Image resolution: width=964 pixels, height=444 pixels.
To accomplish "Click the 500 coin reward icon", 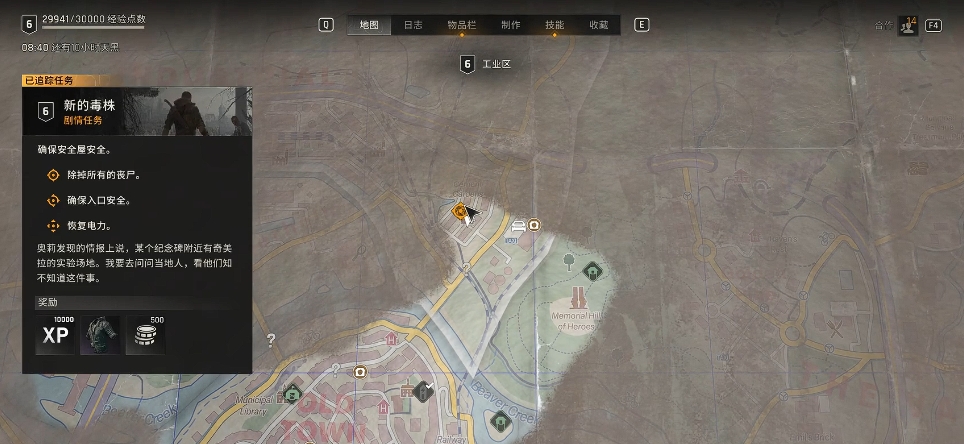I will (146, 336).
